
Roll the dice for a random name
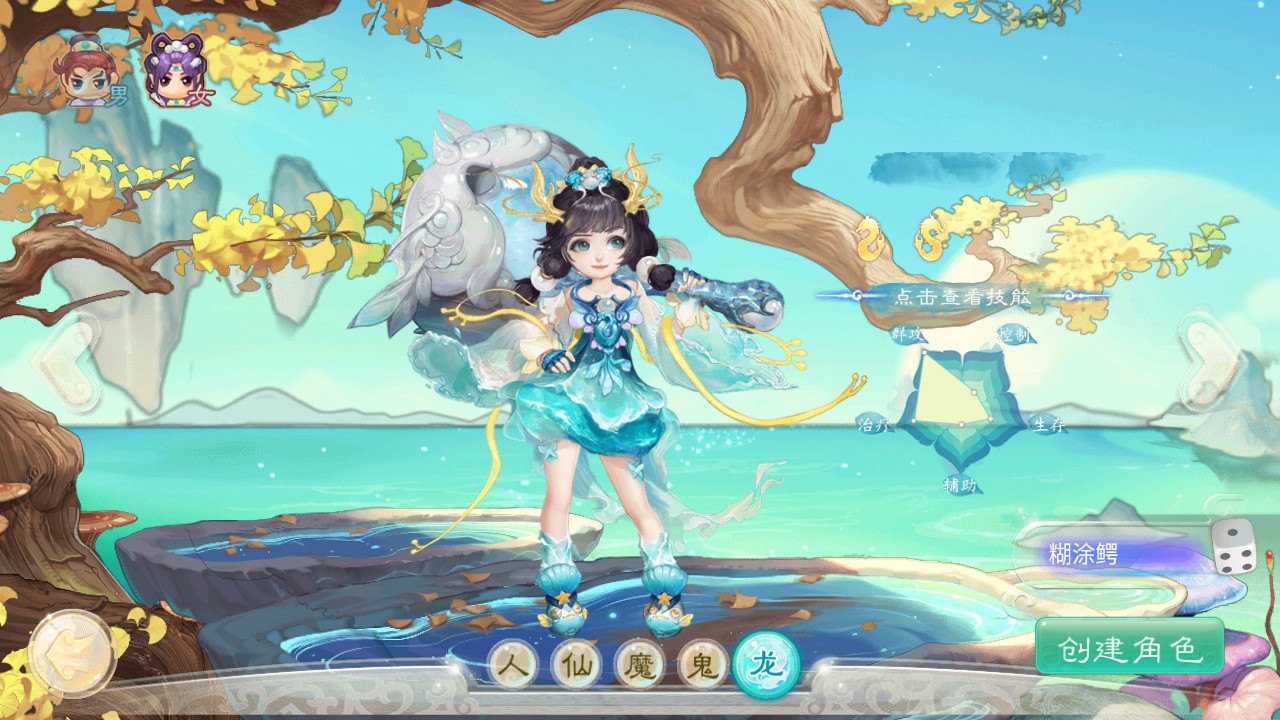(x=1233, y=549)
